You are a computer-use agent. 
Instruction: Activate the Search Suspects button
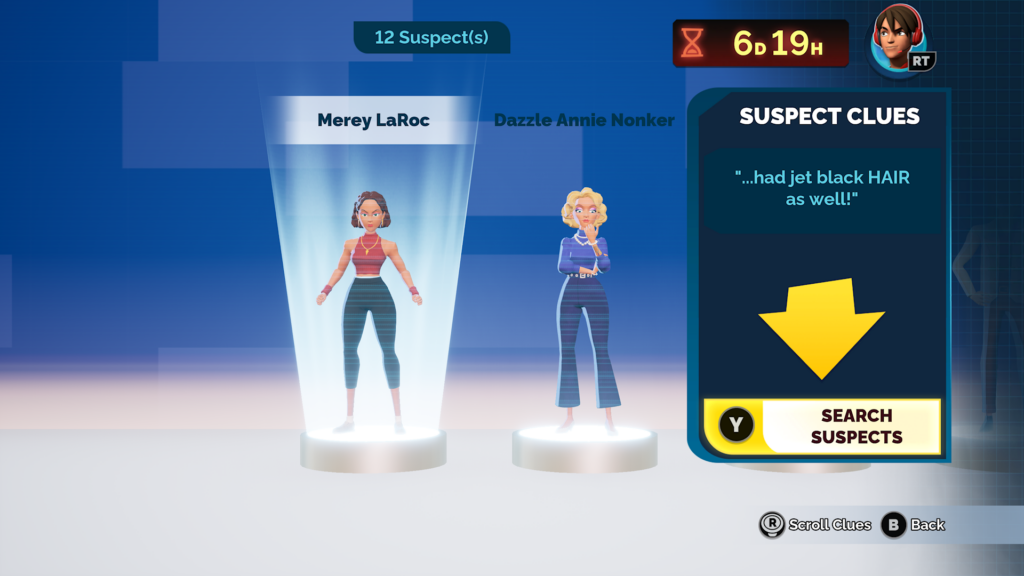click(x=822, y=426)
